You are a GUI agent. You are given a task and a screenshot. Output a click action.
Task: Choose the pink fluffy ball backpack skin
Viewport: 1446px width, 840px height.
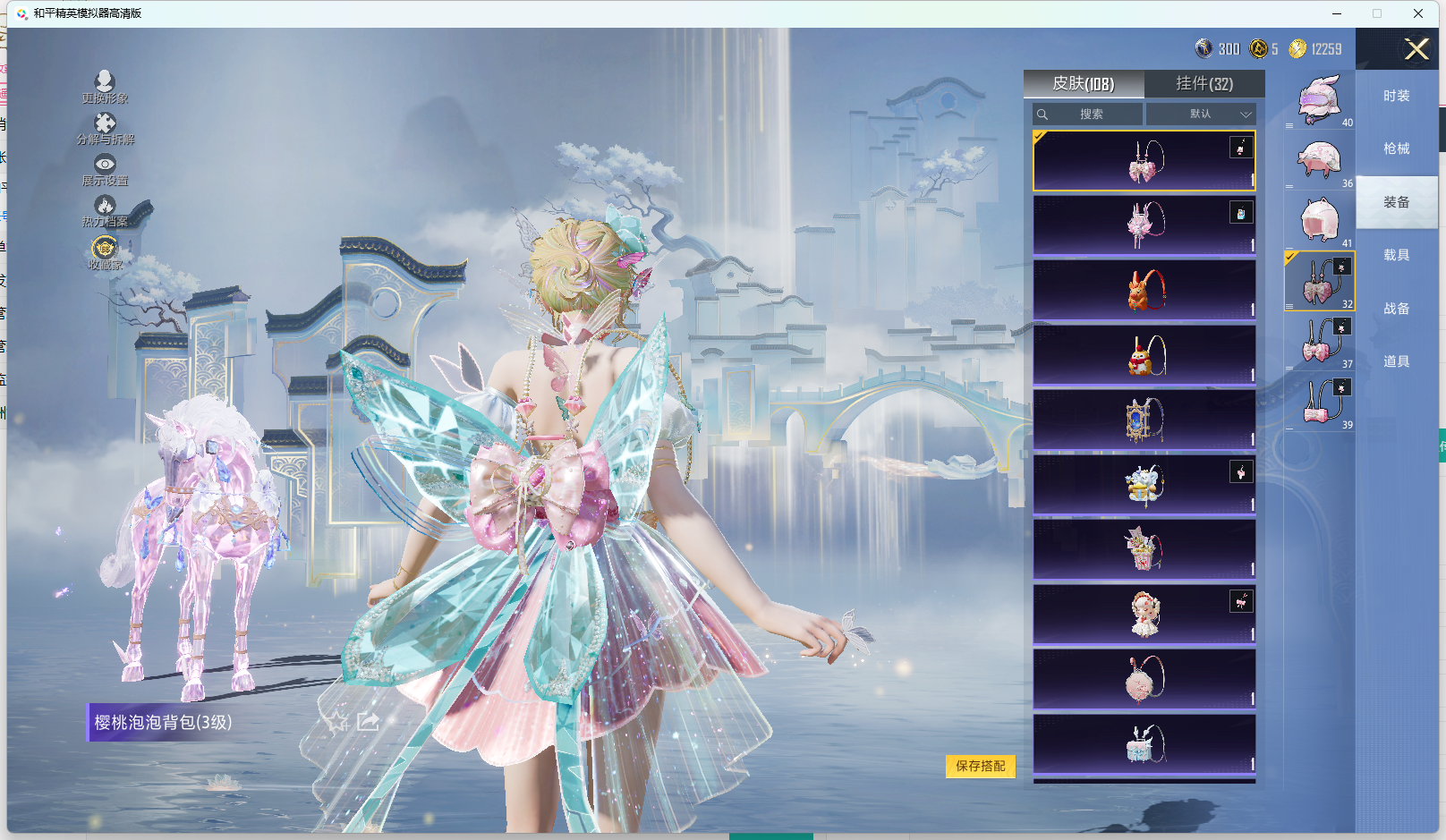pos(1144,679)
